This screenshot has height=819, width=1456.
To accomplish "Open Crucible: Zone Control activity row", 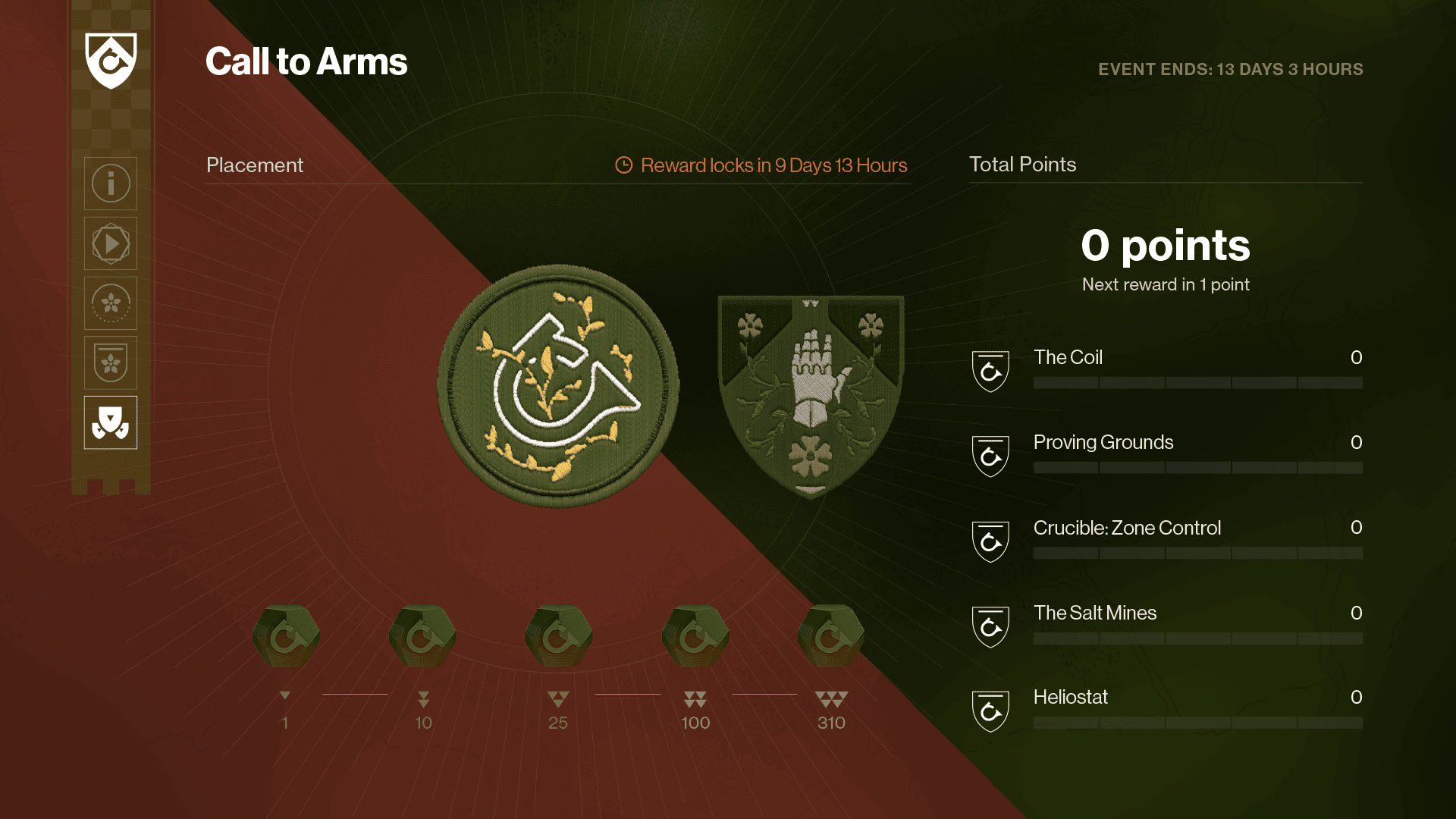I will (1166, 540).
